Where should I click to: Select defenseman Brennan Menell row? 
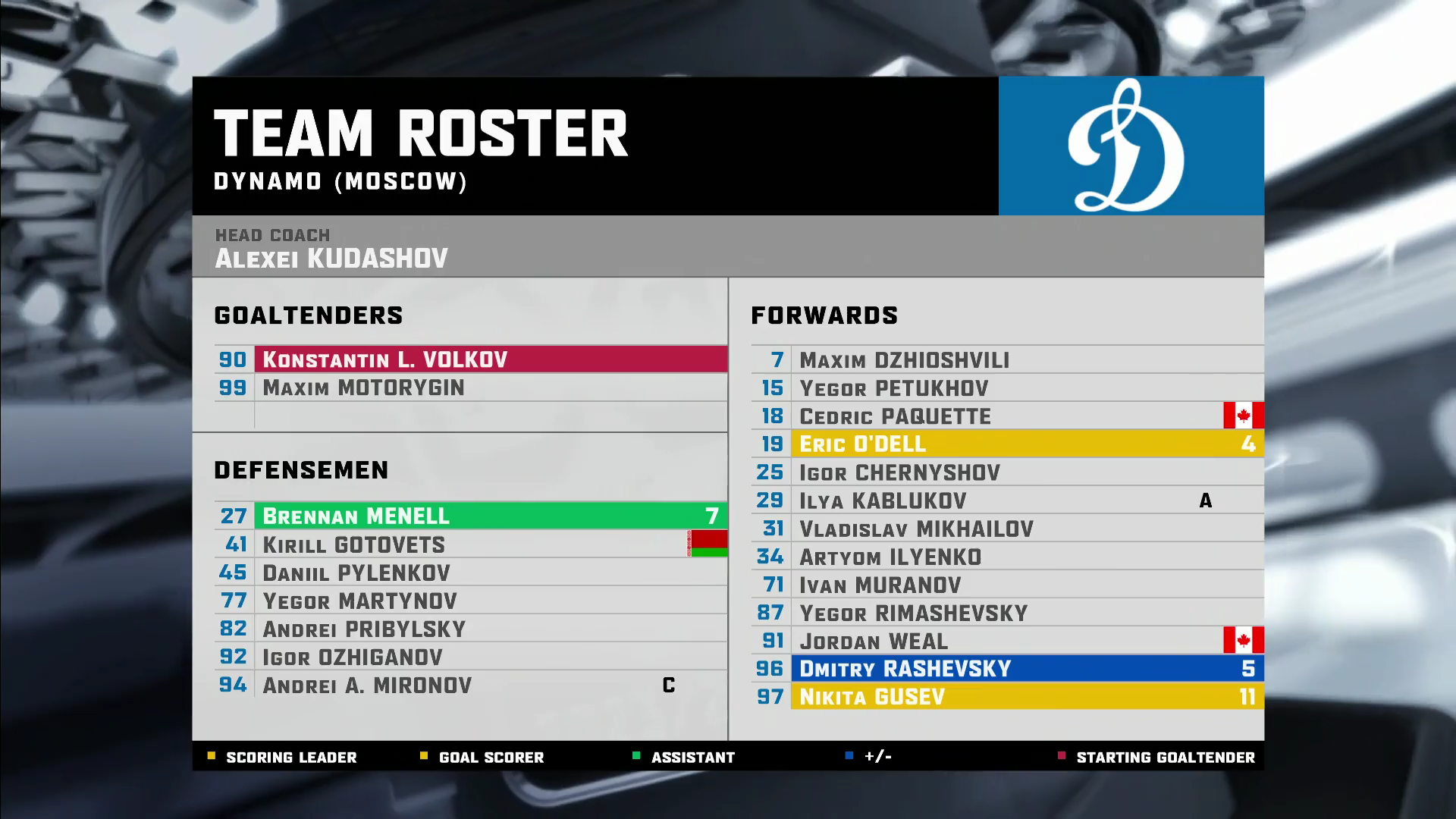click(x=470, y=516)
